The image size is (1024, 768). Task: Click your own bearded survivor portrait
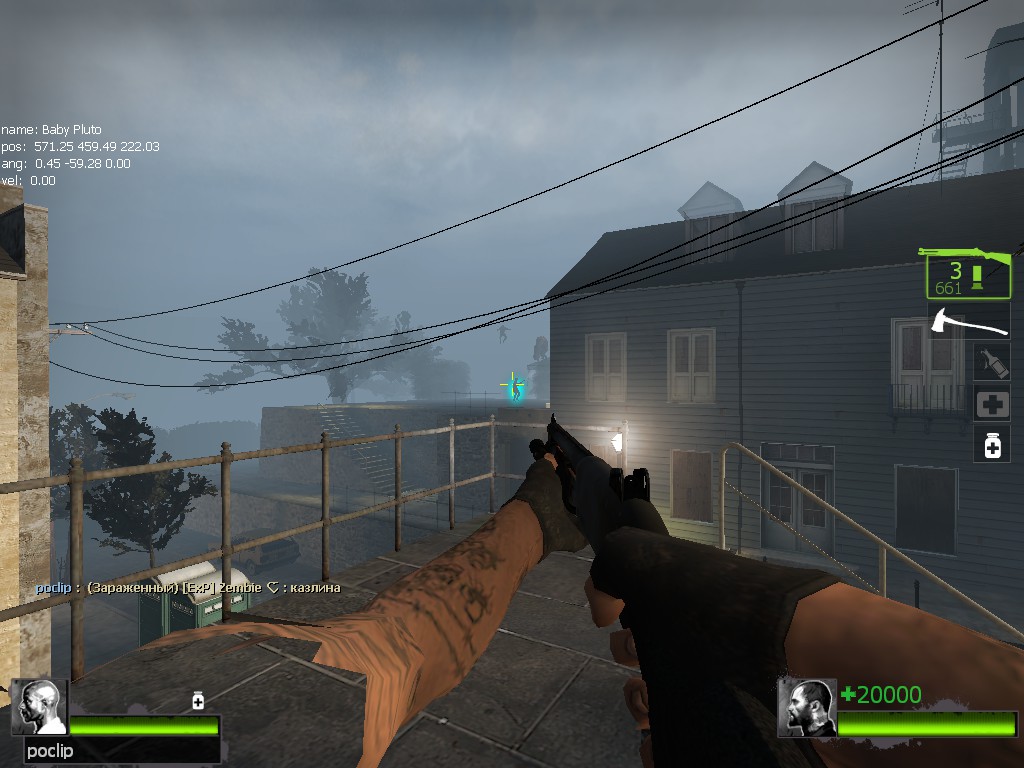click(806, 707)
